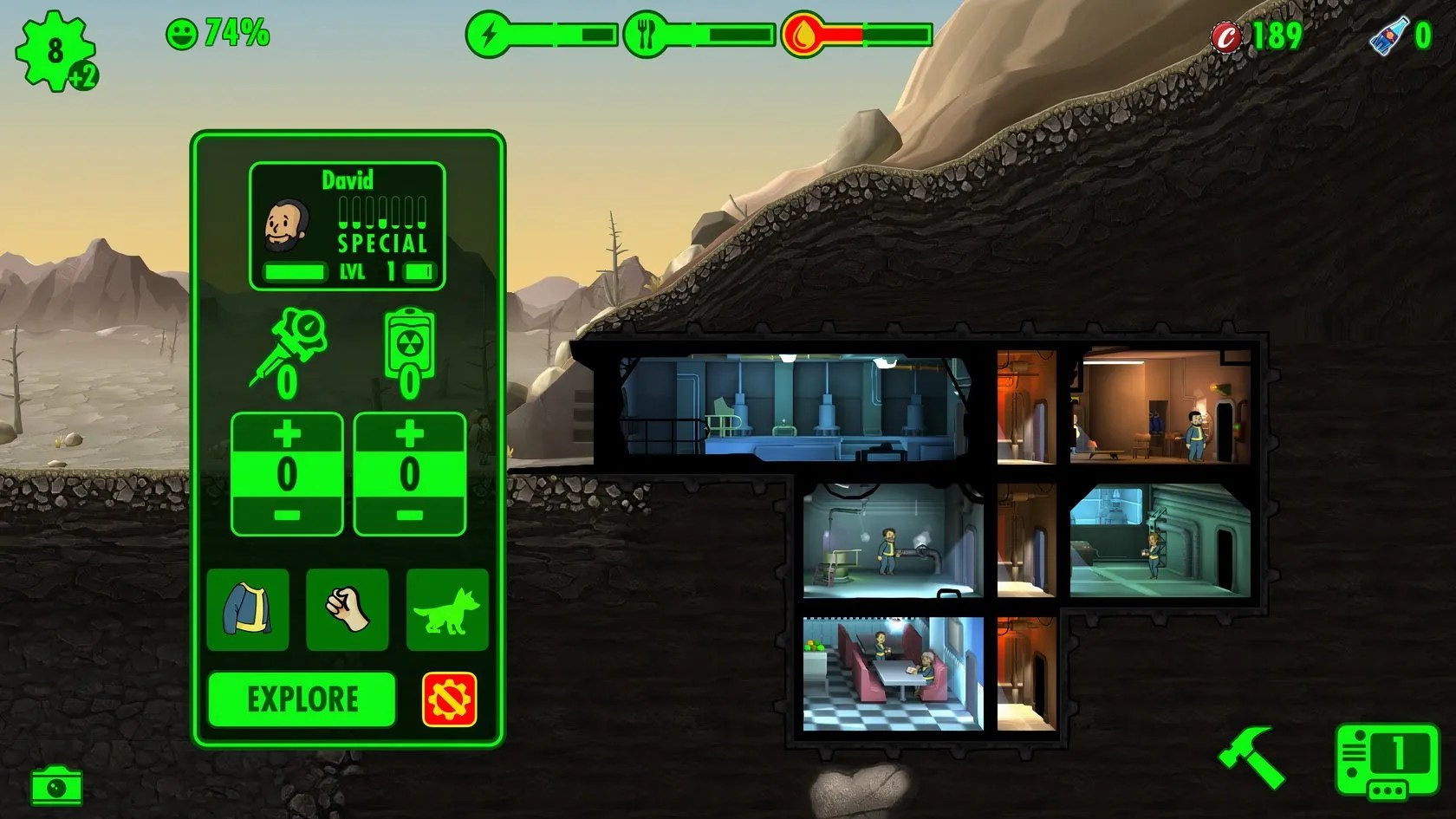Dismiss David using the red radiation button
The width and height of the screenshot is (1456, 819).
tap(449, 699)
